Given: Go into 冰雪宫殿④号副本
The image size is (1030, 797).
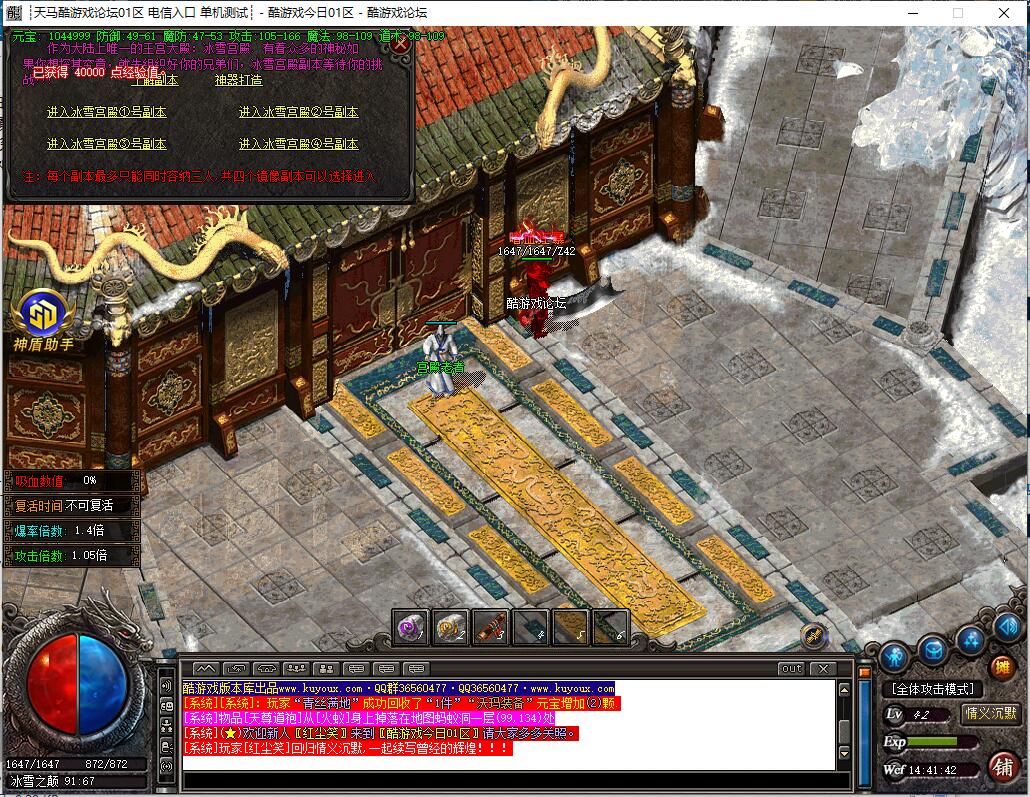Looking at the screenshot, I should point(298,144).
